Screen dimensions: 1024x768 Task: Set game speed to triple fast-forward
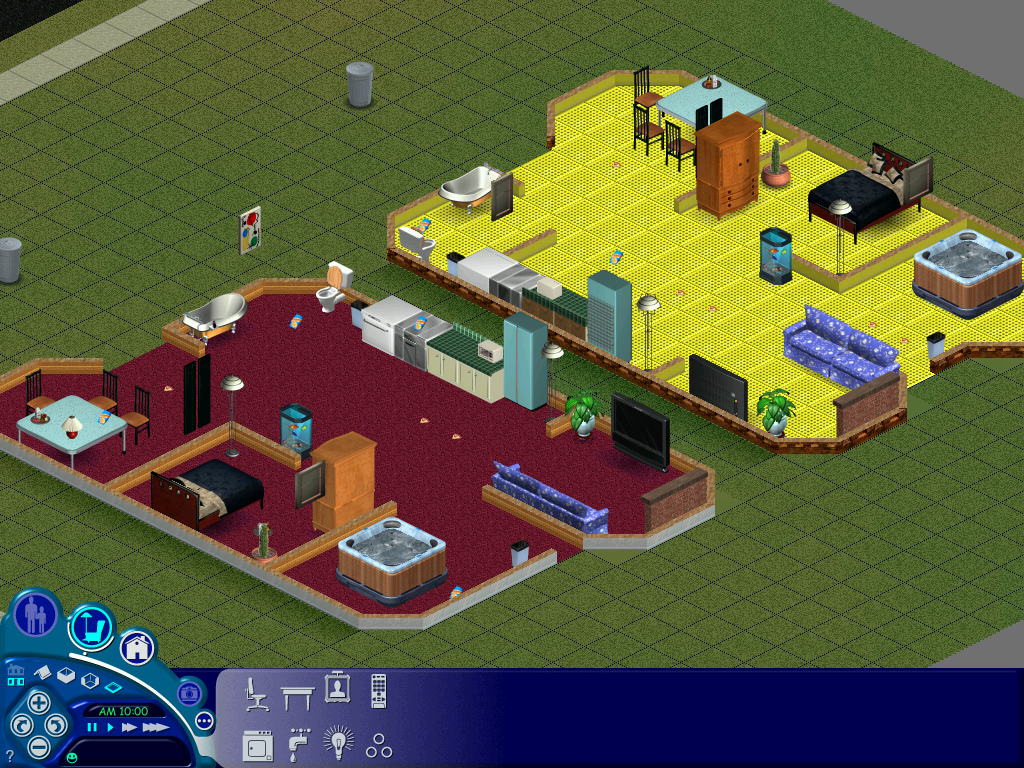[154, 728]
